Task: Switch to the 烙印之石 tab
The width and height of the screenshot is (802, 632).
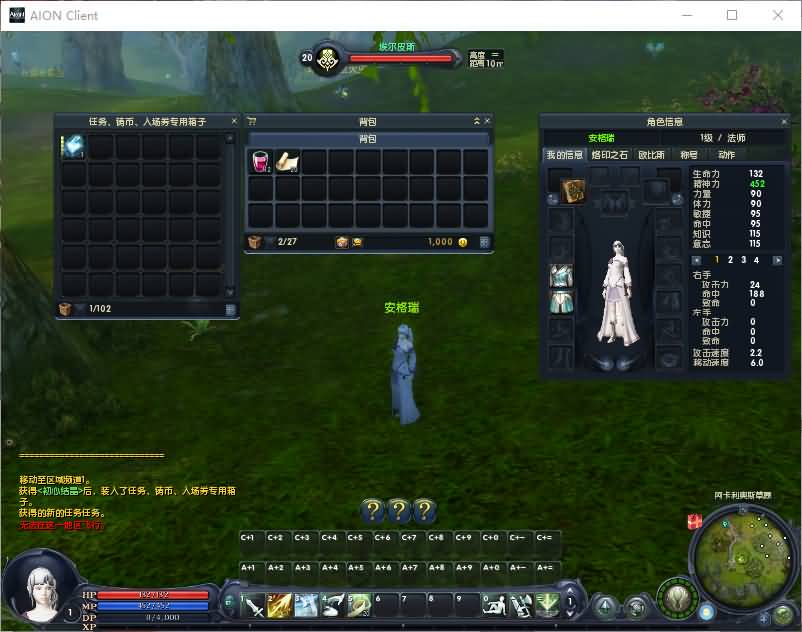Action: point(609,155)
